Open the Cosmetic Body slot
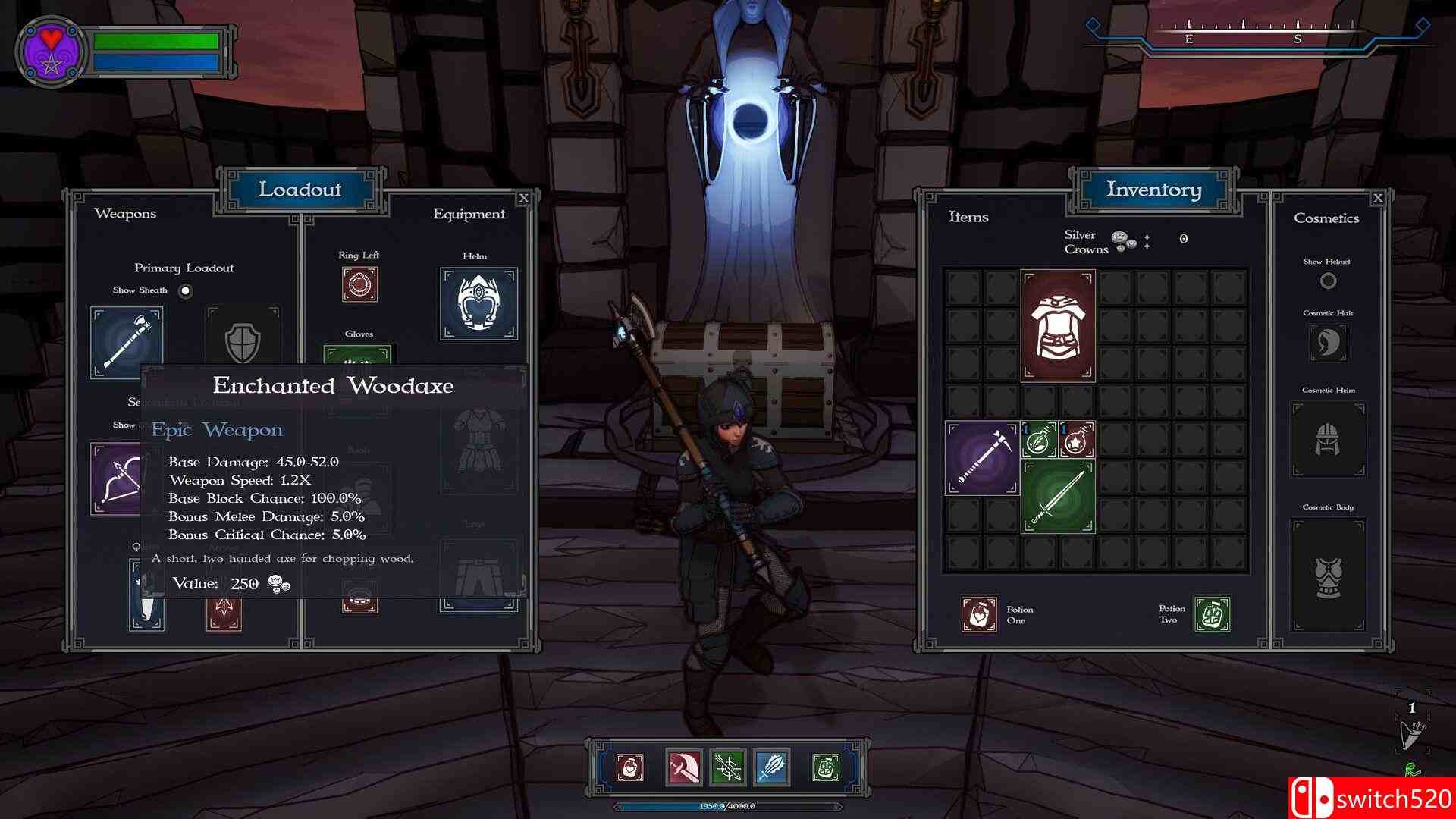Screen dimensions: 1456x819 (x=1328, y=575)
